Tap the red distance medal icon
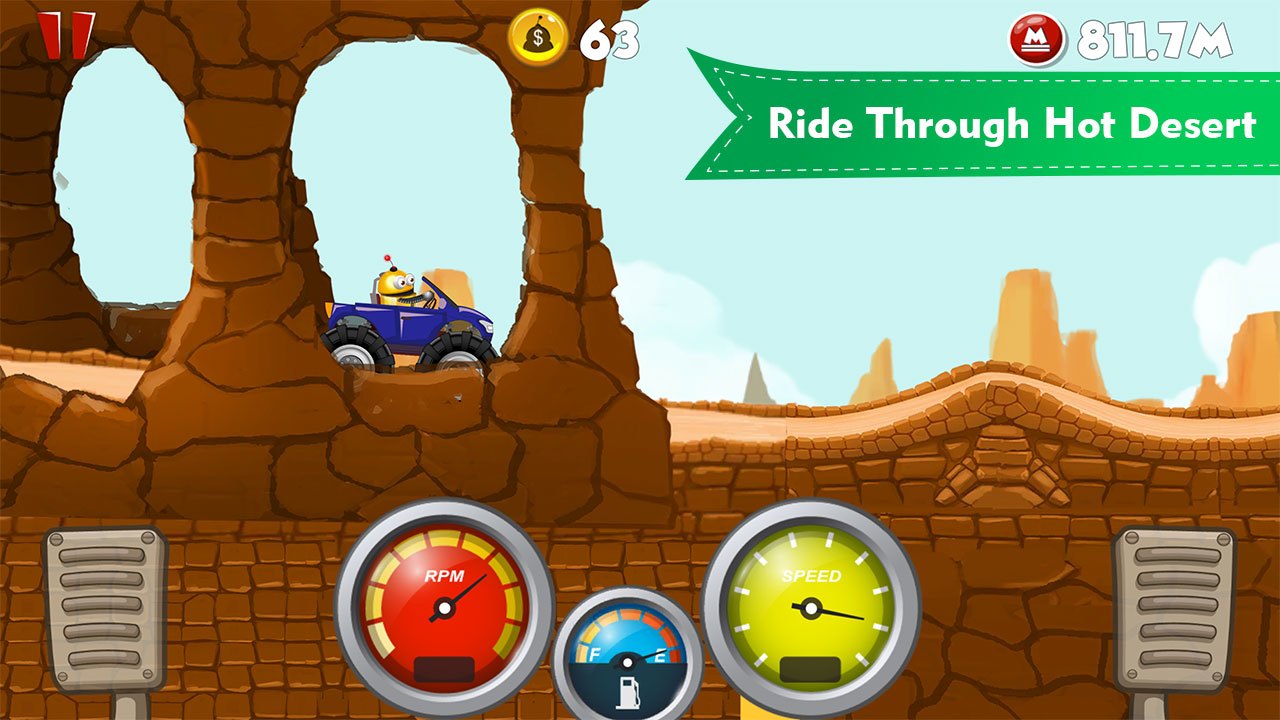 [1035, 40]
